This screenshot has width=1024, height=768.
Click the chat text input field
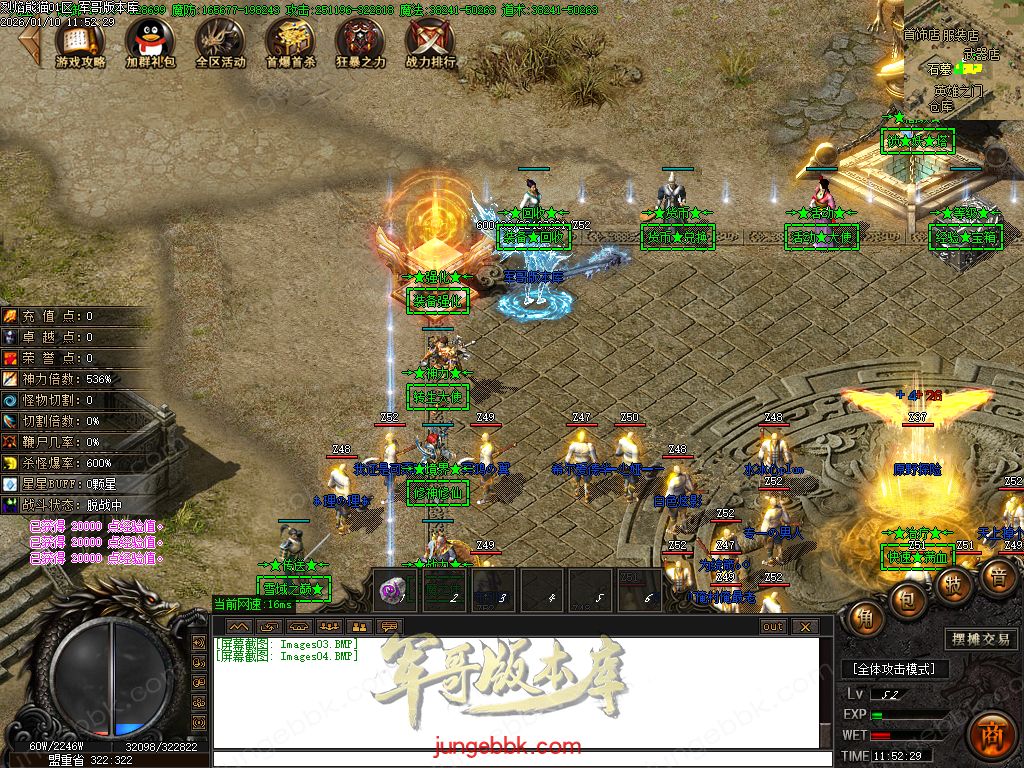pyautogui.click(x=515, y=759)
